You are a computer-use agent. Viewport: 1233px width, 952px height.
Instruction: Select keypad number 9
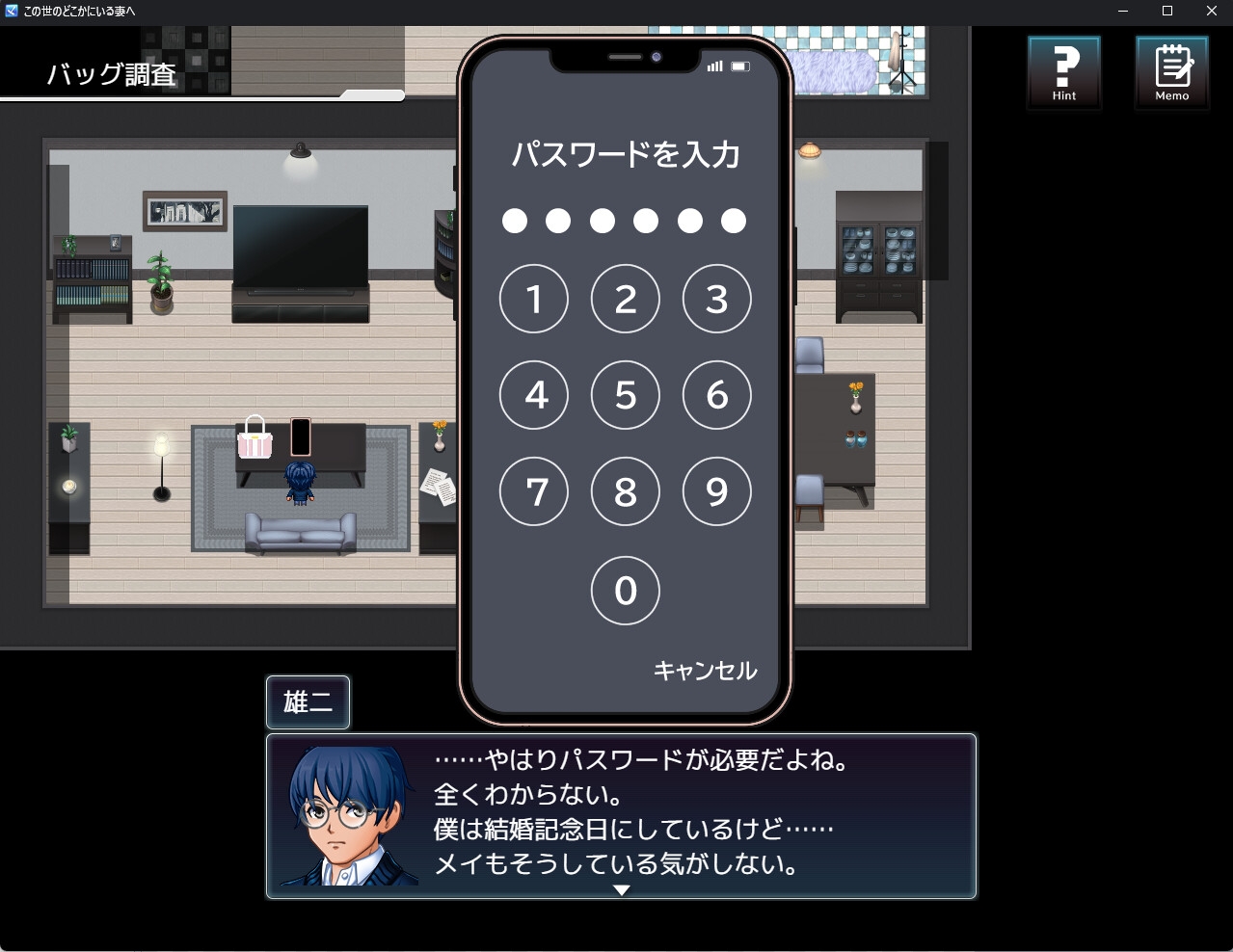[x=716, y=491]
